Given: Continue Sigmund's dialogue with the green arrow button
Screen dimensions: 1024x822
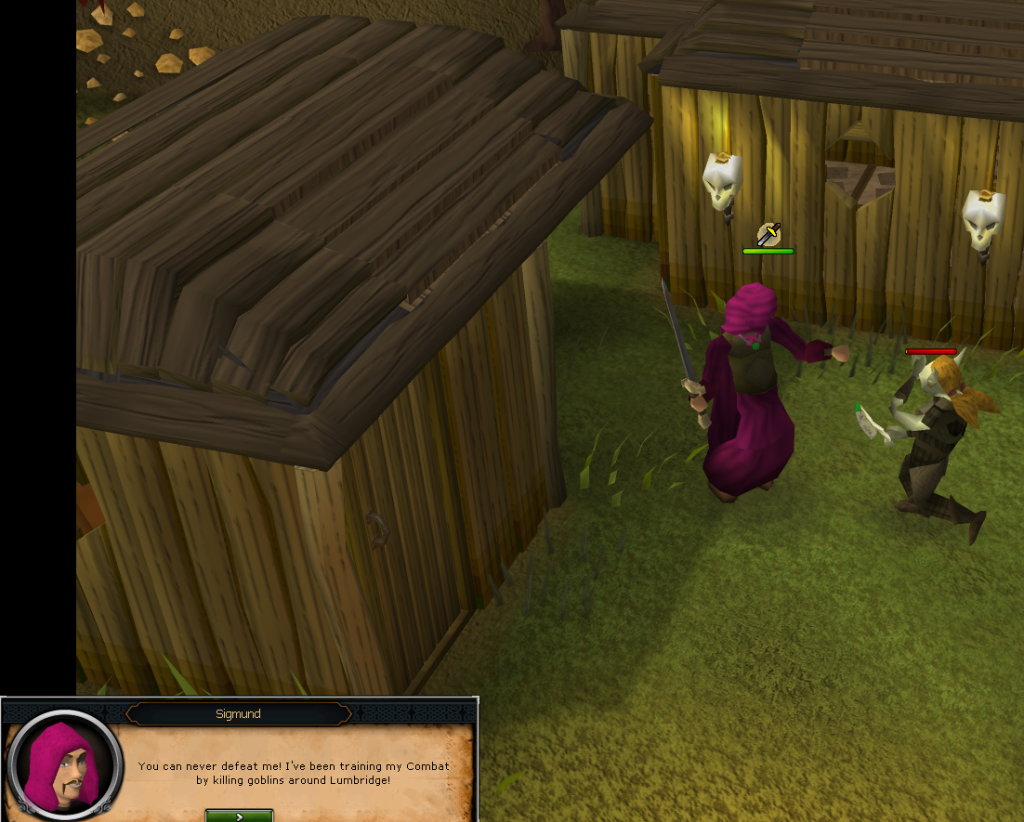Looking at the screenshot, I should tap(239, 815).
